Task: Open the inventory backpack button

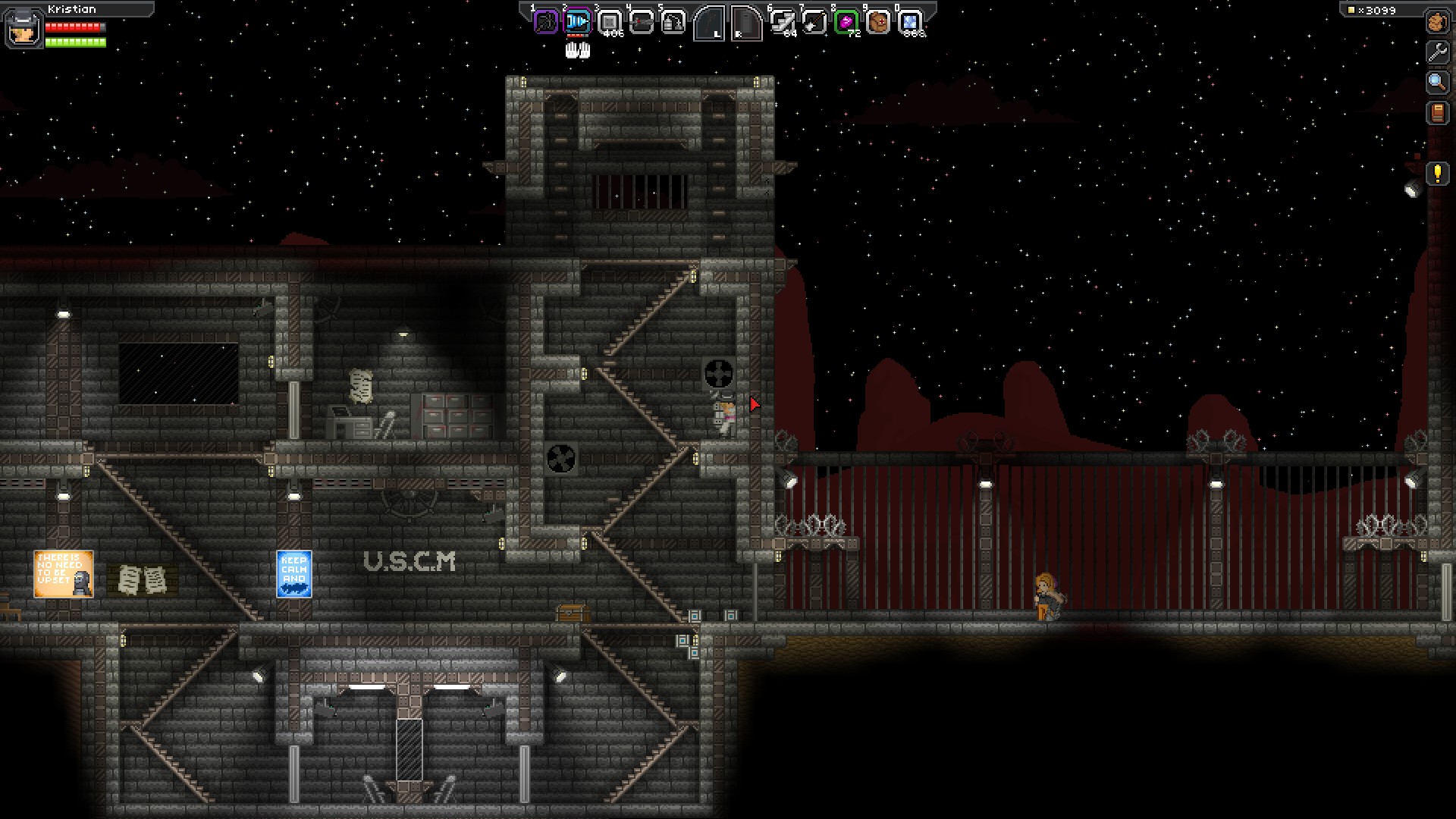Action: [x=1437, y=22]
